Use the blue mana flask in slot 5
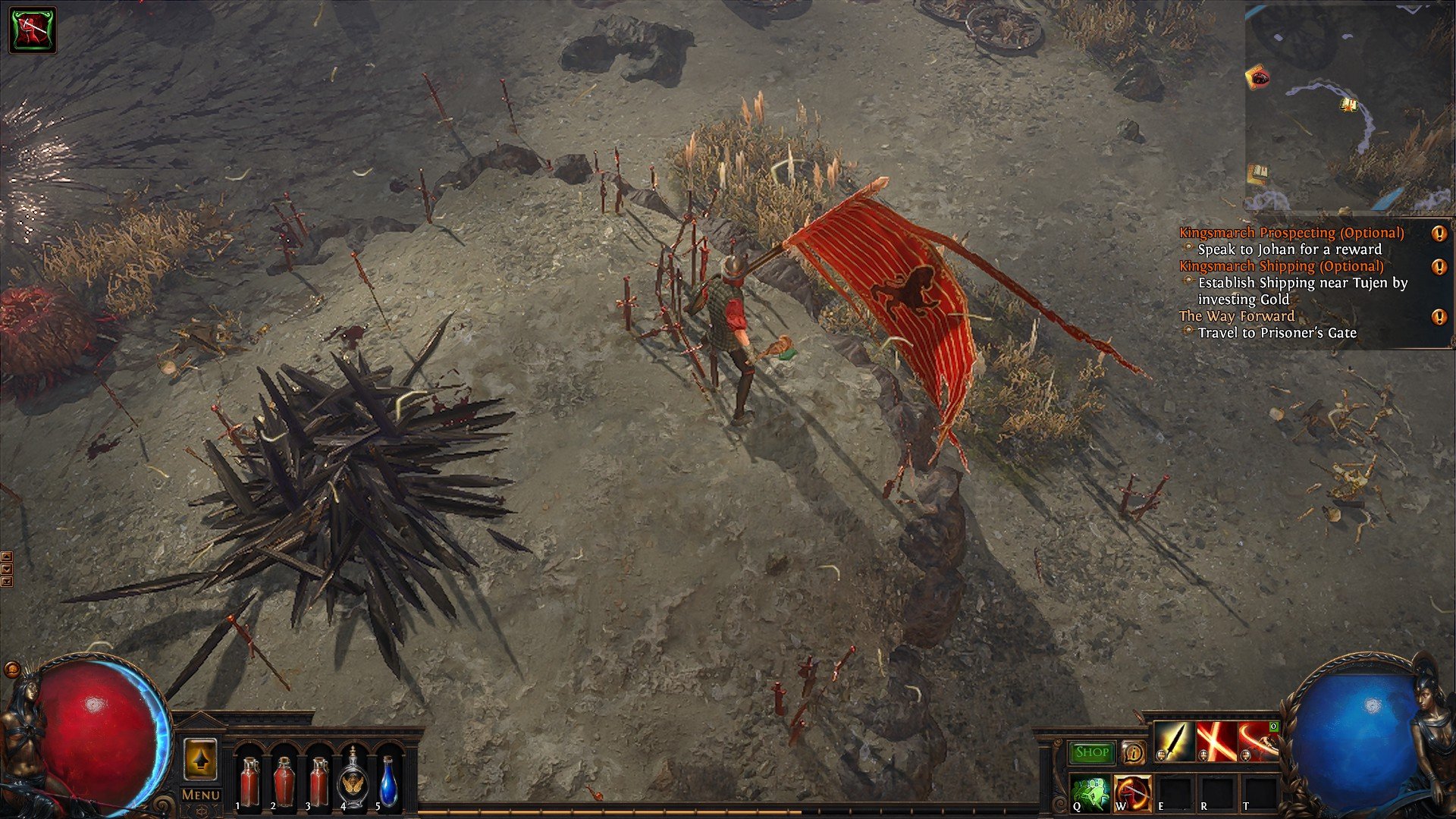 388,781
